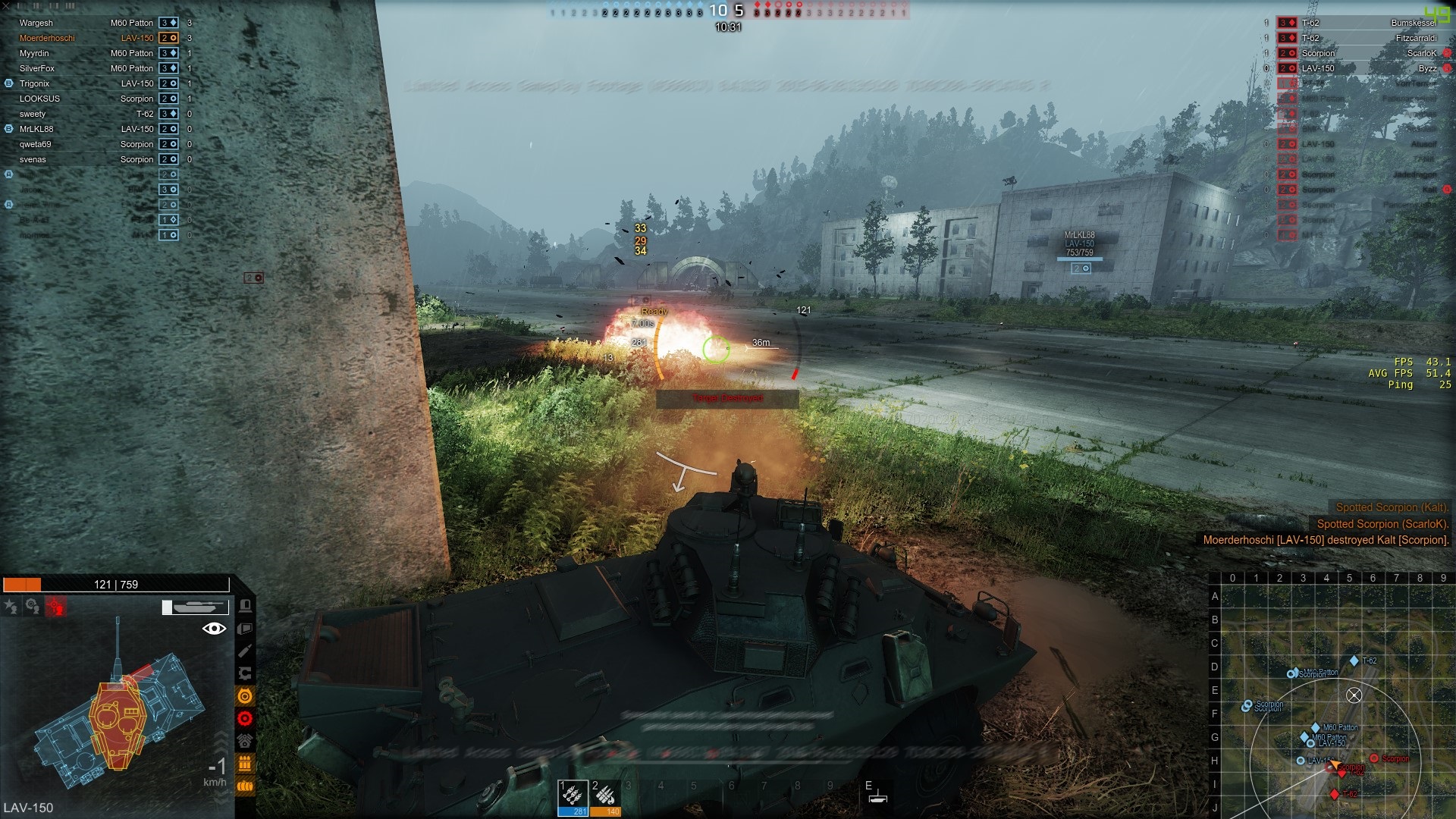The width and height of the screenshot is (1456, 819).
Task: Click the orange wheel module status icon
Action: point(245,696)
